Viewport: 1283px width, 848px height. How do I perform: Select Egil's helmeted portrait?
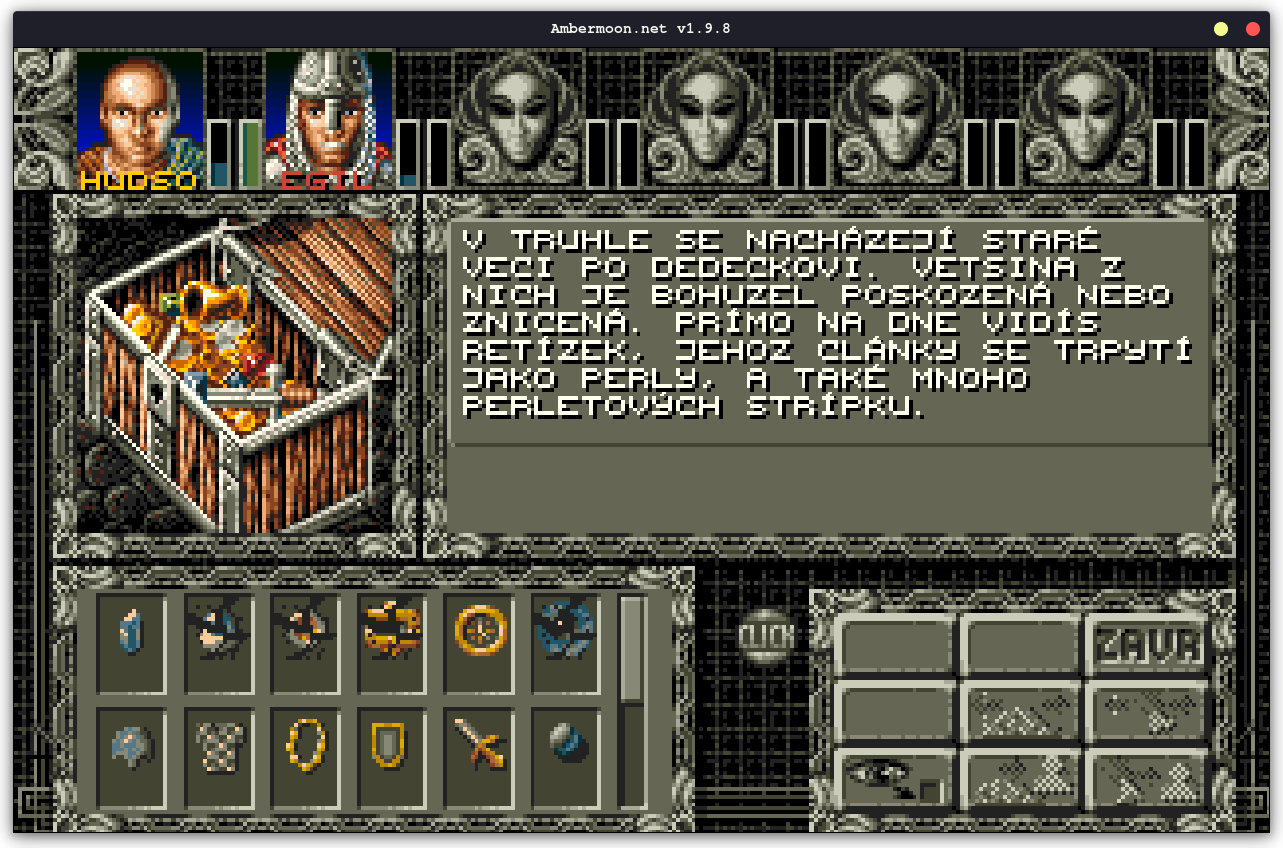329,120
